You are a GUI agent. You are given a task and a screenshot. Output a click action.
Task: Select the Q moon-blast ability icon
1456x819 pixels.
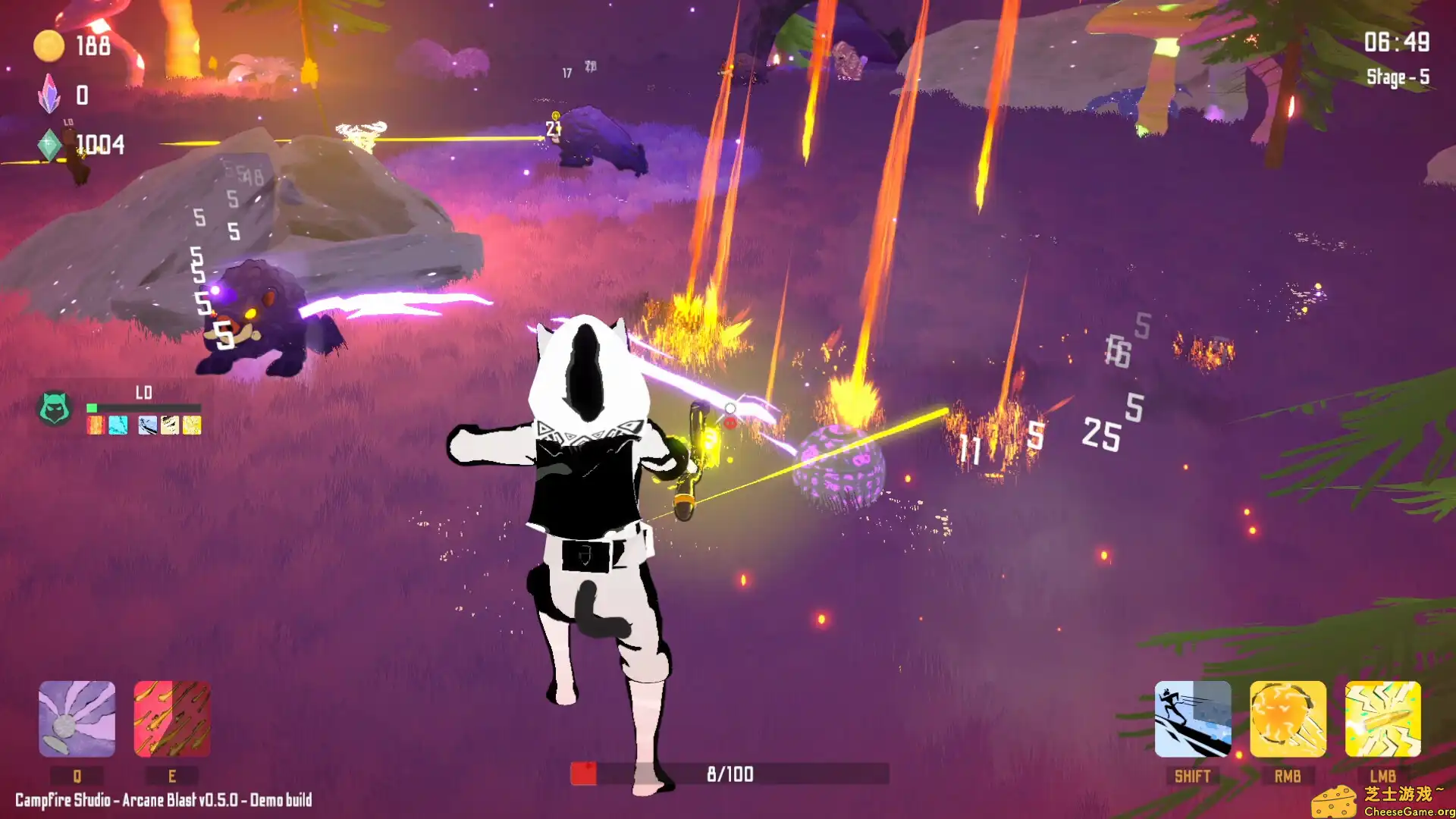[x=77, y=720]
